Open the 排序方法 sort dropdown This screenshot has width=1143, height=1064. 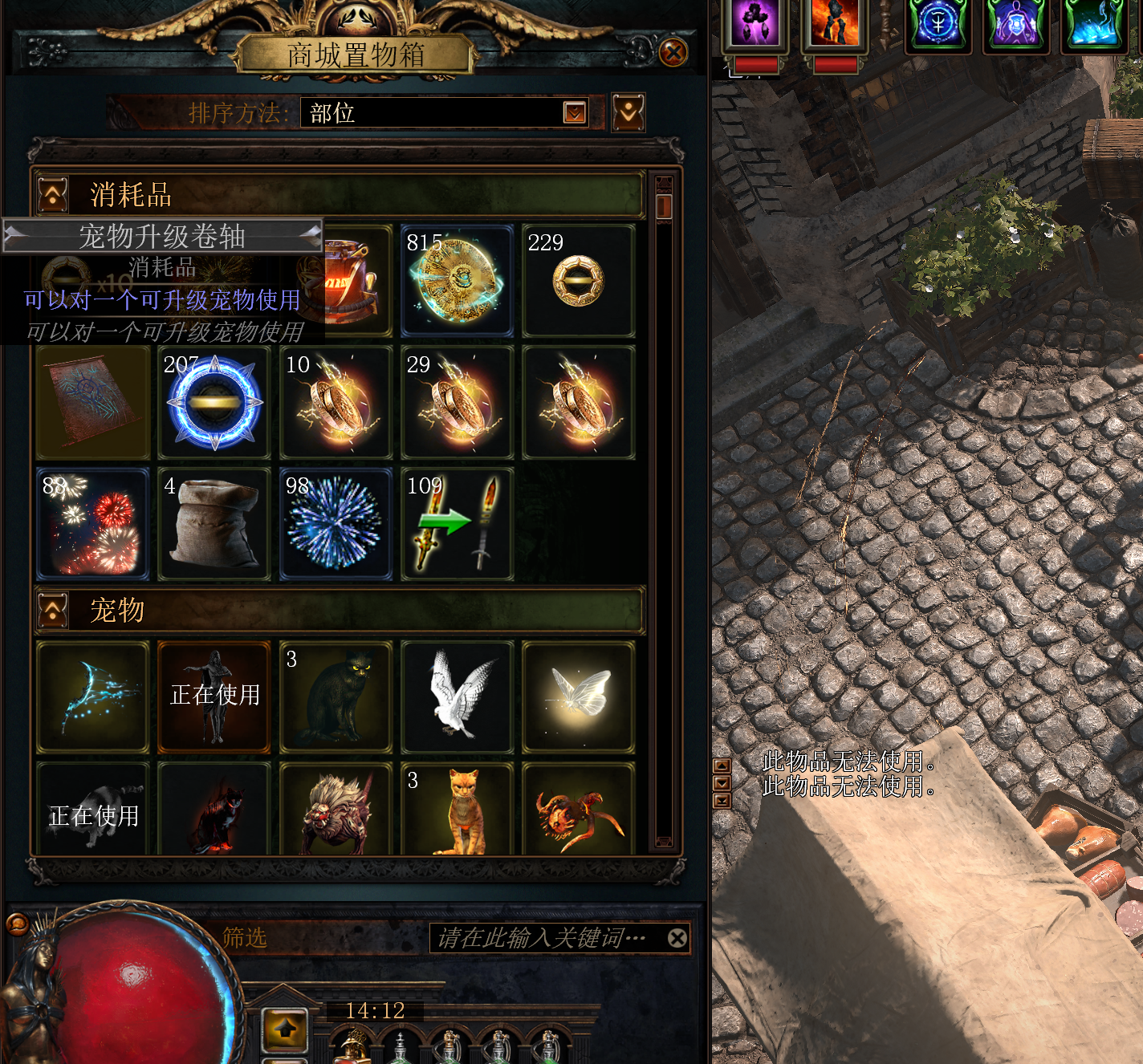[575, 112]
